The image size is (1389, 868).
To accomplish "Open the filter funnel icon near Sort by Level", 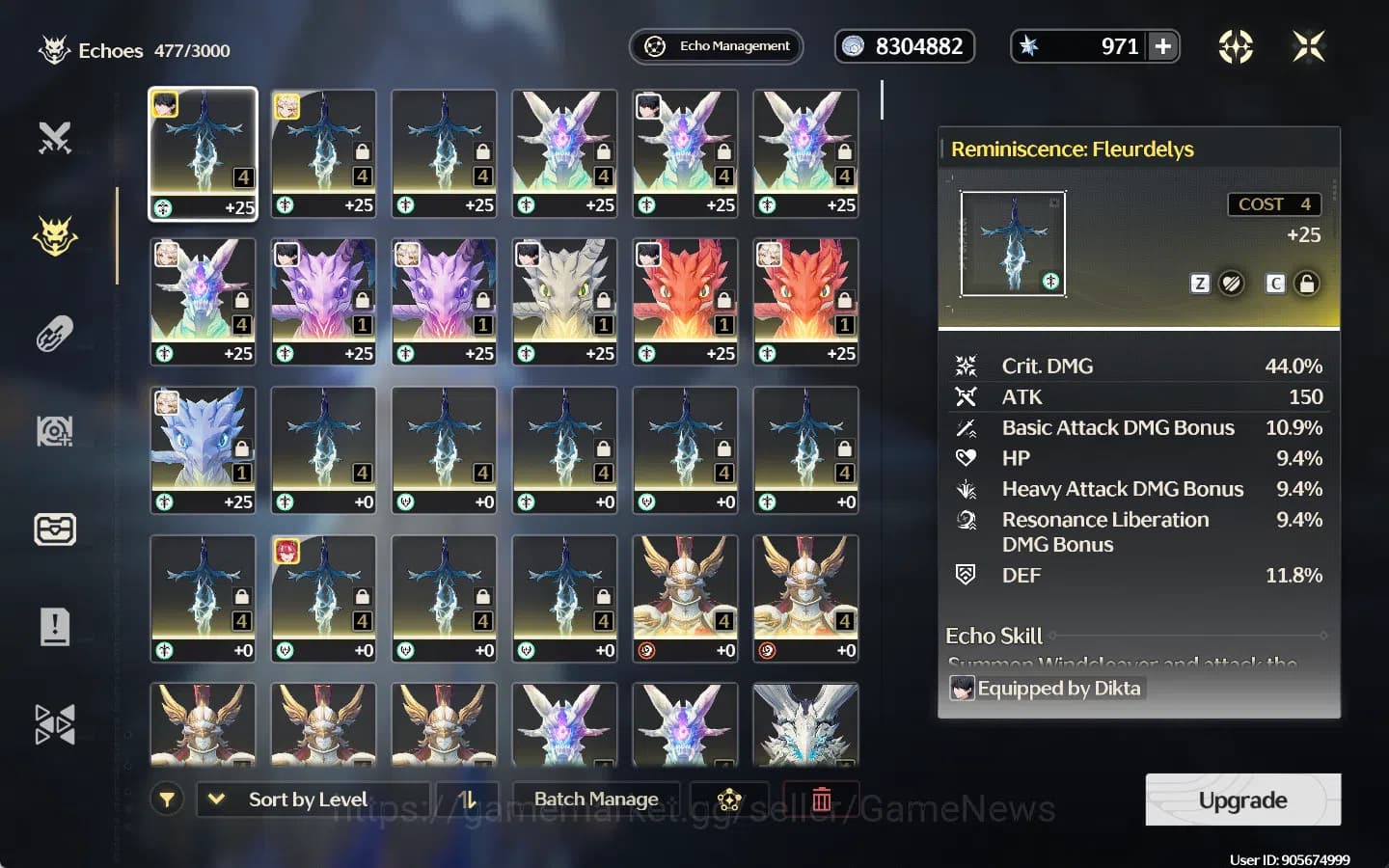I will [167, 799].
